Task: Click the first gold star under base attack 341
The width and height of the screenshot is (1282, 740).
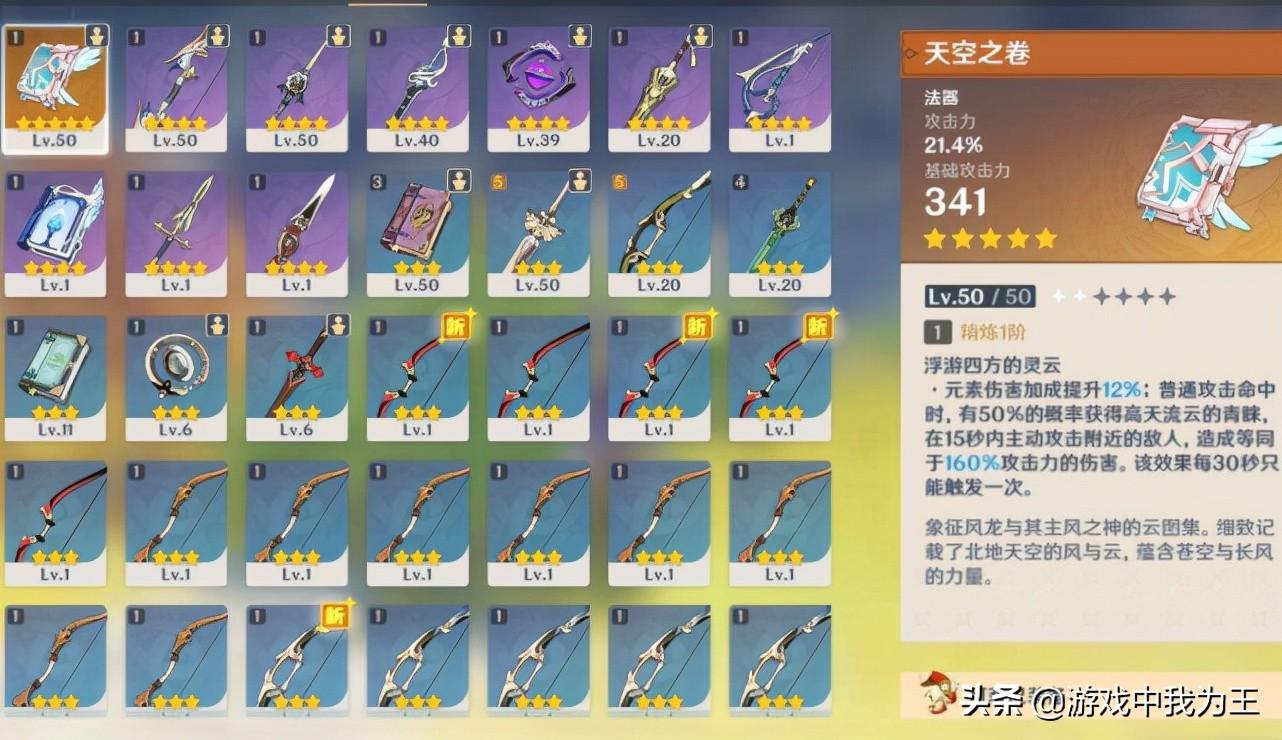Action: (937, 238)
